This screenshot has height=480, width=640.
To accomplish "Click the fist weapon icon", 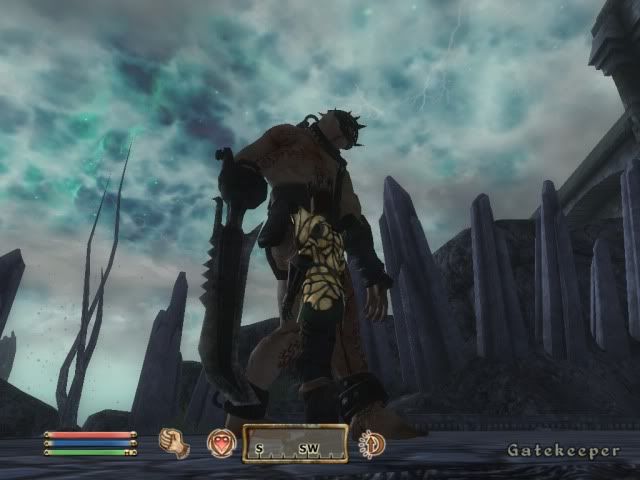I will point(175,443).
